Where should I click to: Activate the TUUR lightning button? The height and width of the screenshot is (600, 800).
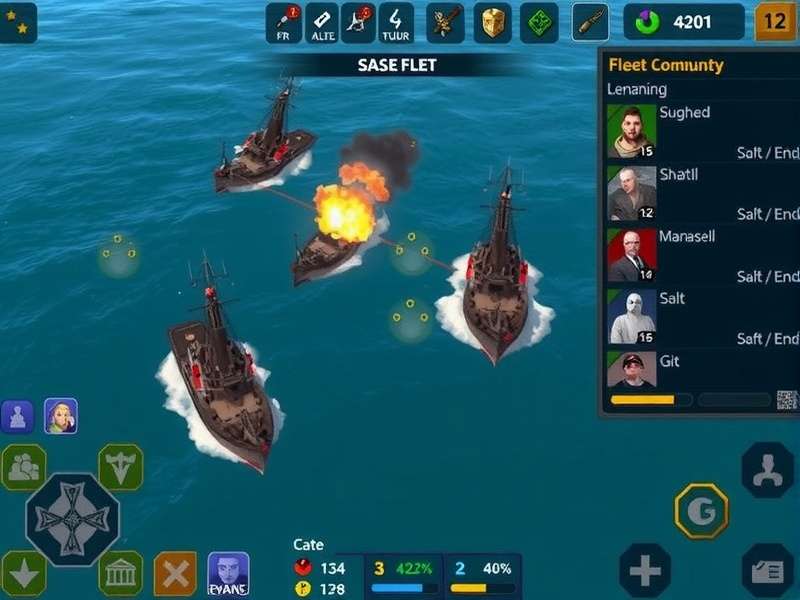[397, 23]
